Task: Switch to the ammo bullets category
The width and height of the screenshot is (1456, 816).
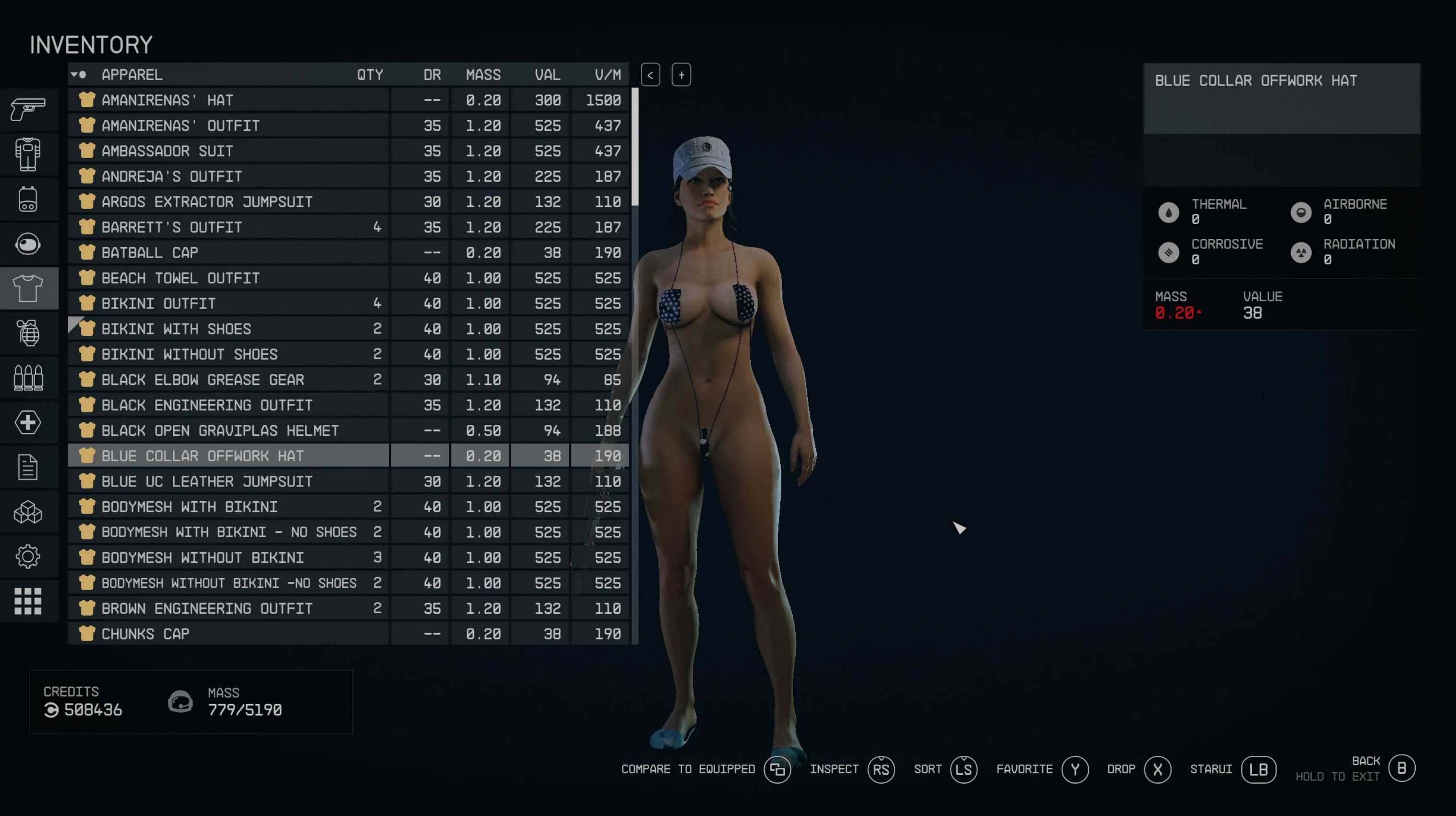Action: point(28,378)
